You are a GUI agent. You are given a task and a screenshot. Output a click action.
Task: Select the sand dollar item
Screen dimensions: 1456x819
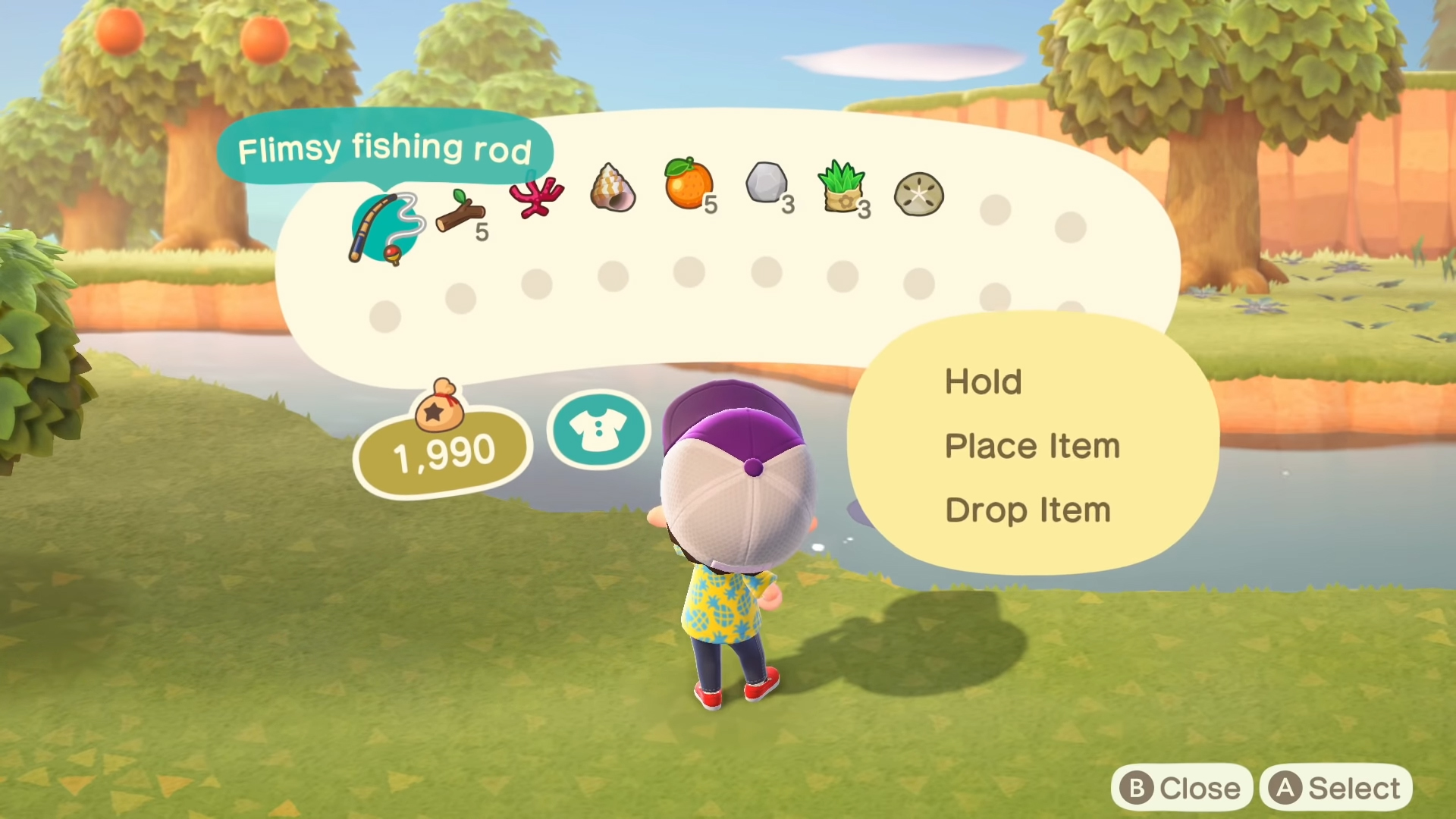918,195
